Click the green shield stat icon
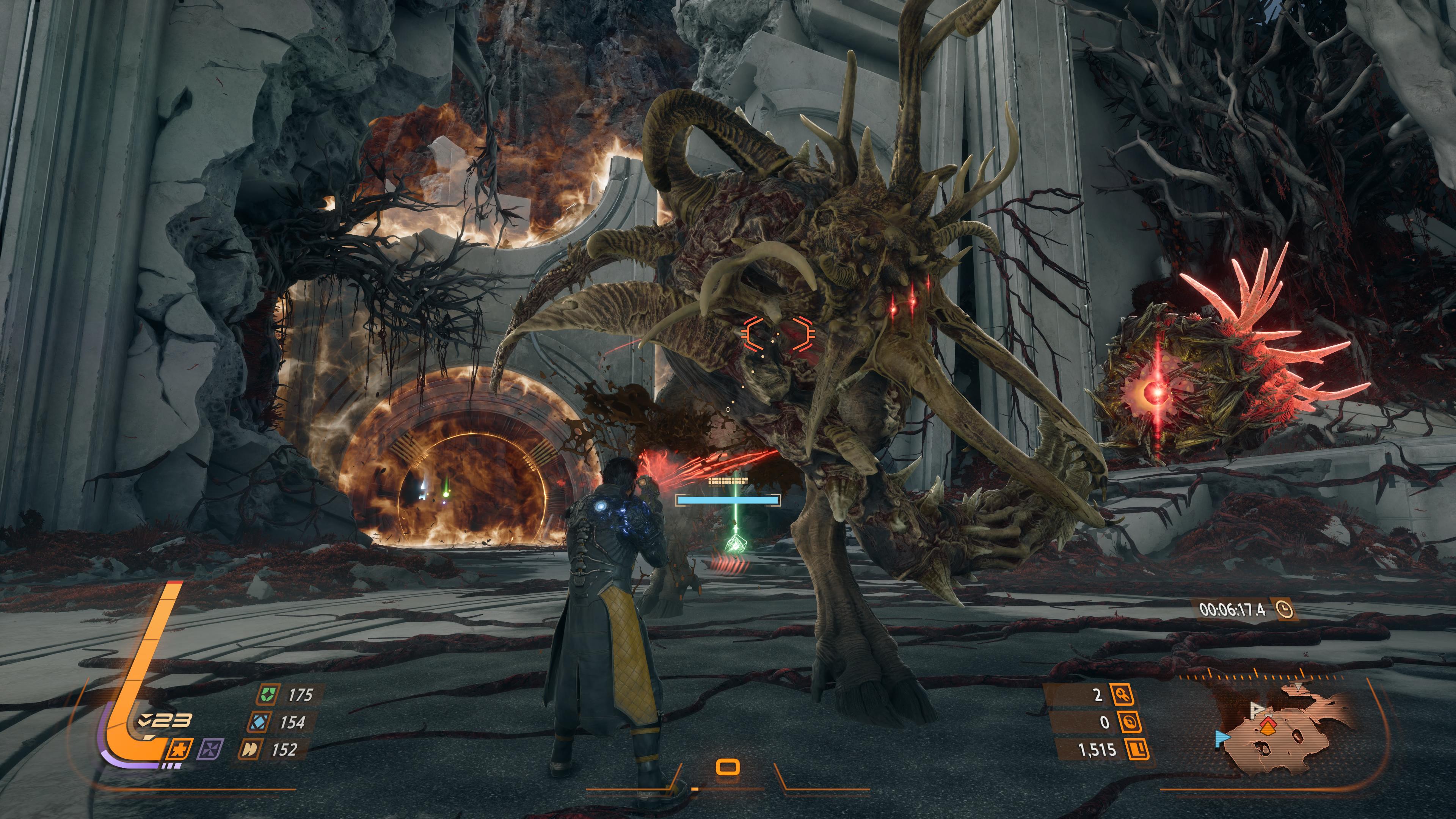The width and height of the screenshot is (1456, 819). point(266,695)
